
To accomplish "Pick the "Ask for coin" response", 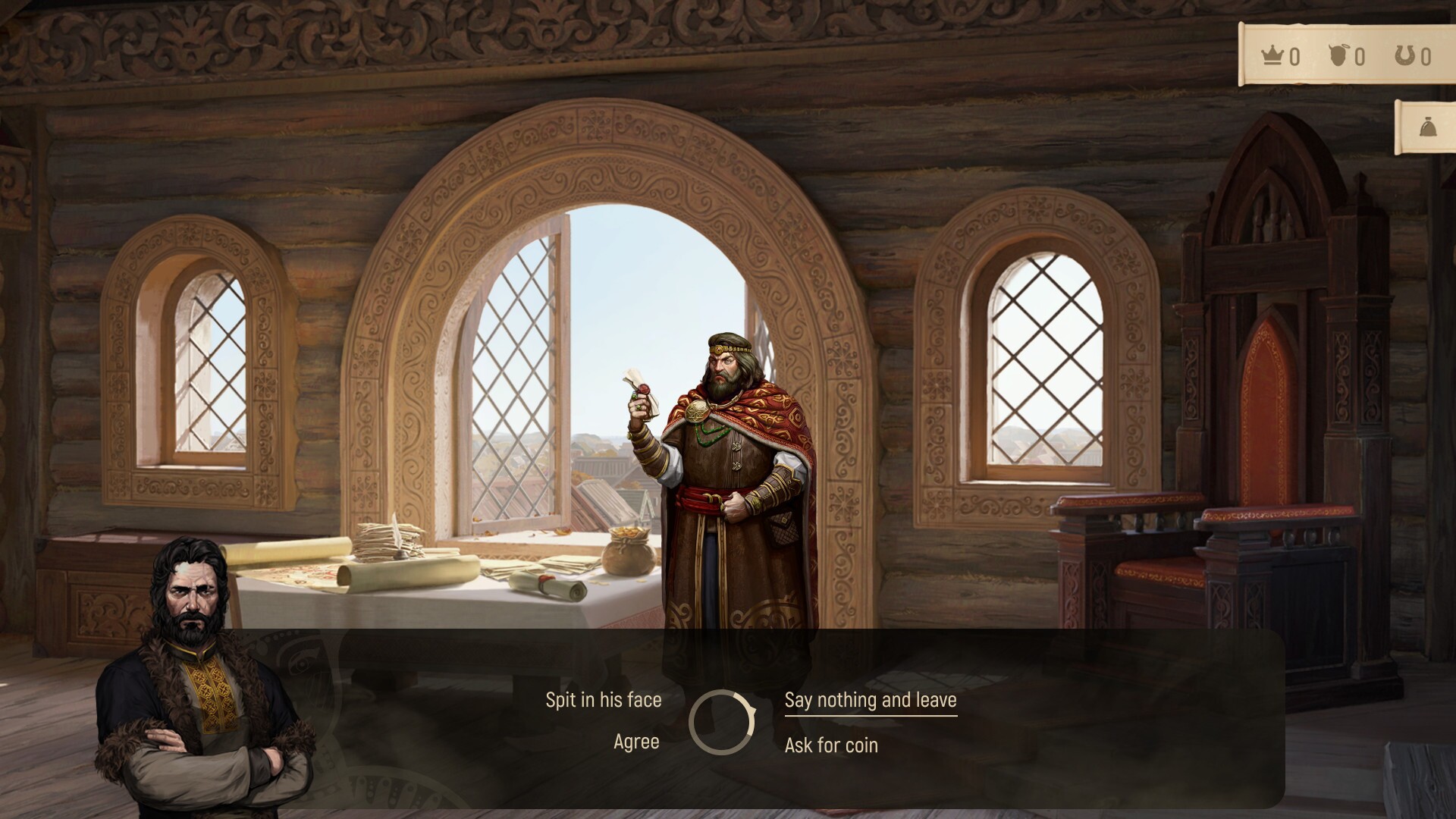I will pyautogui.click(x=831, y=745).
